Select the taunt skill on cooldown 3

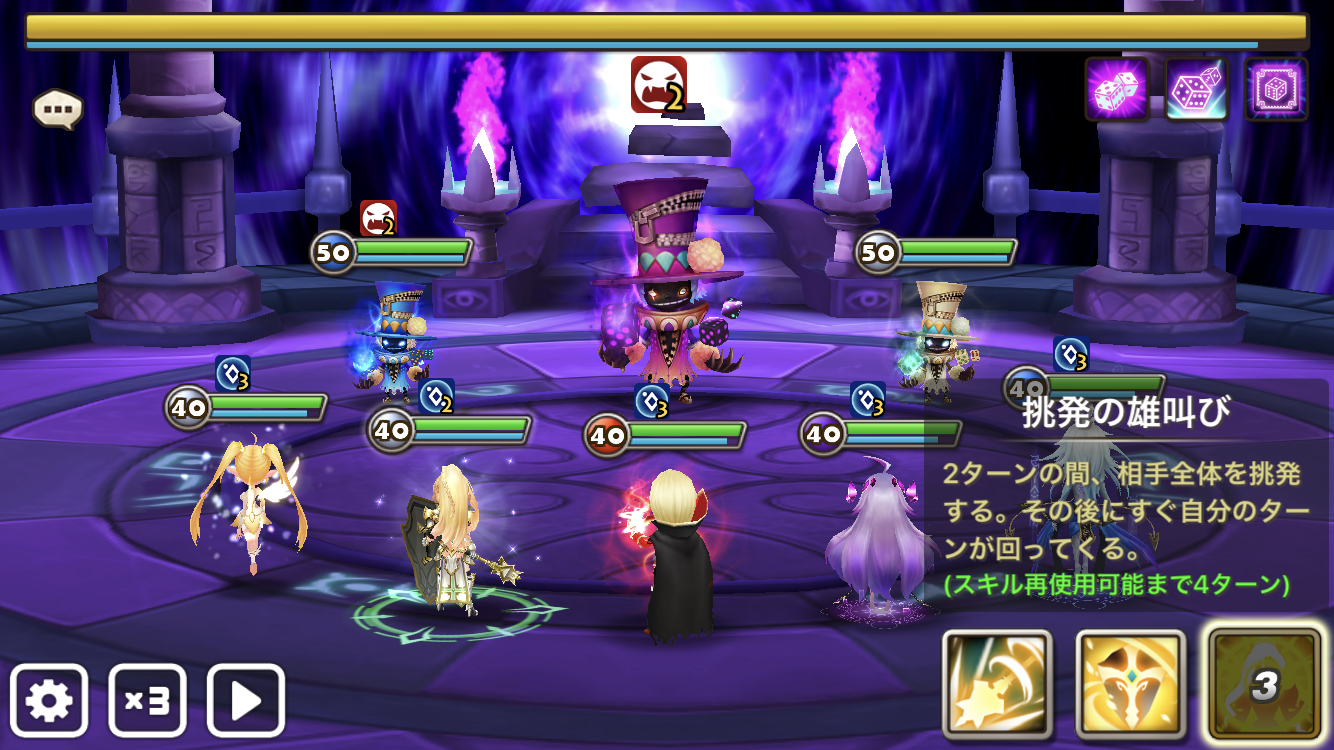click(x=1264, y=685)
